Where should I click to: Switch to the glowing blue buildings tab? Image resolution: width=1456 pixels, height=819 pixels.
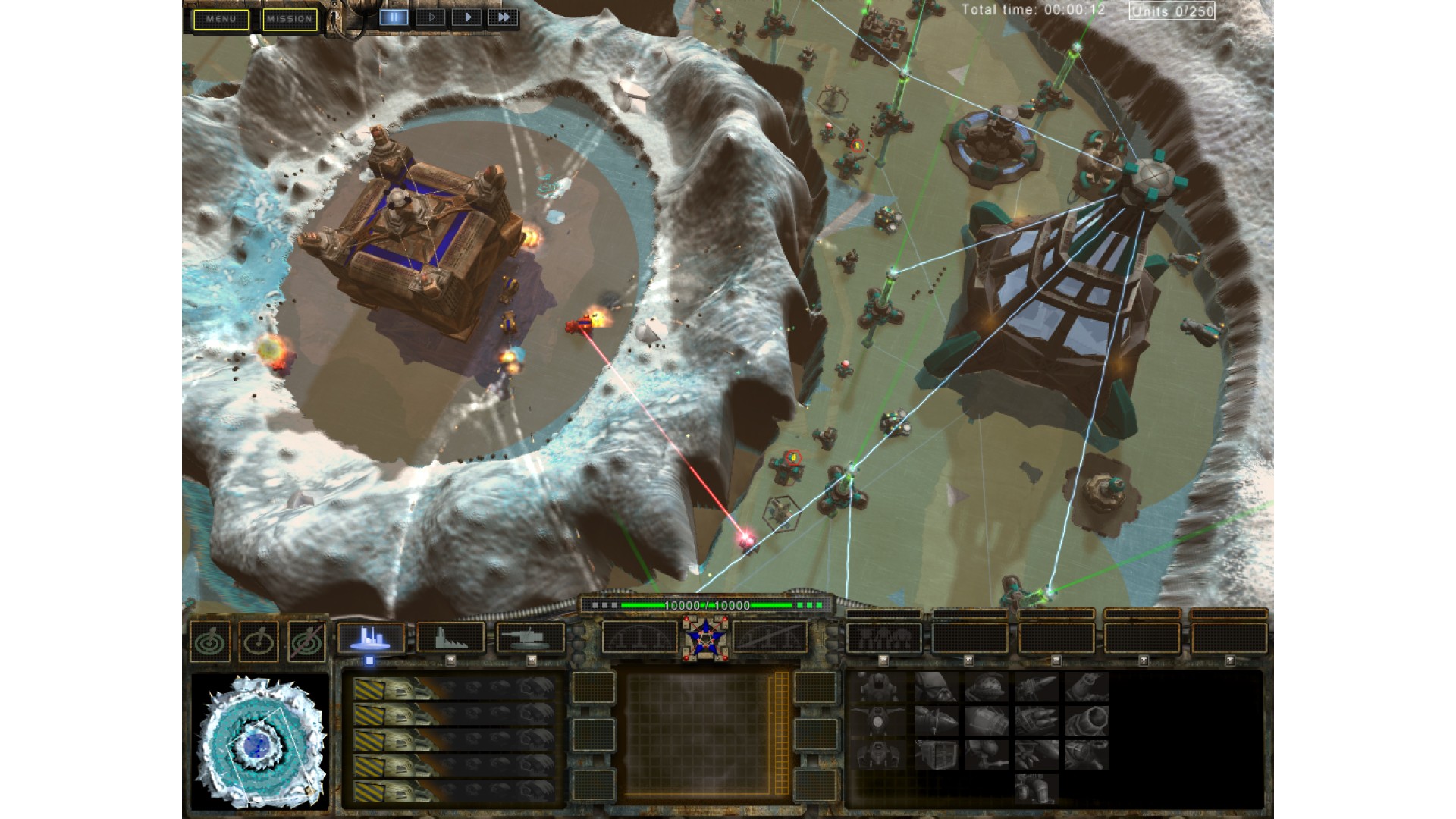tap(371, 638)
